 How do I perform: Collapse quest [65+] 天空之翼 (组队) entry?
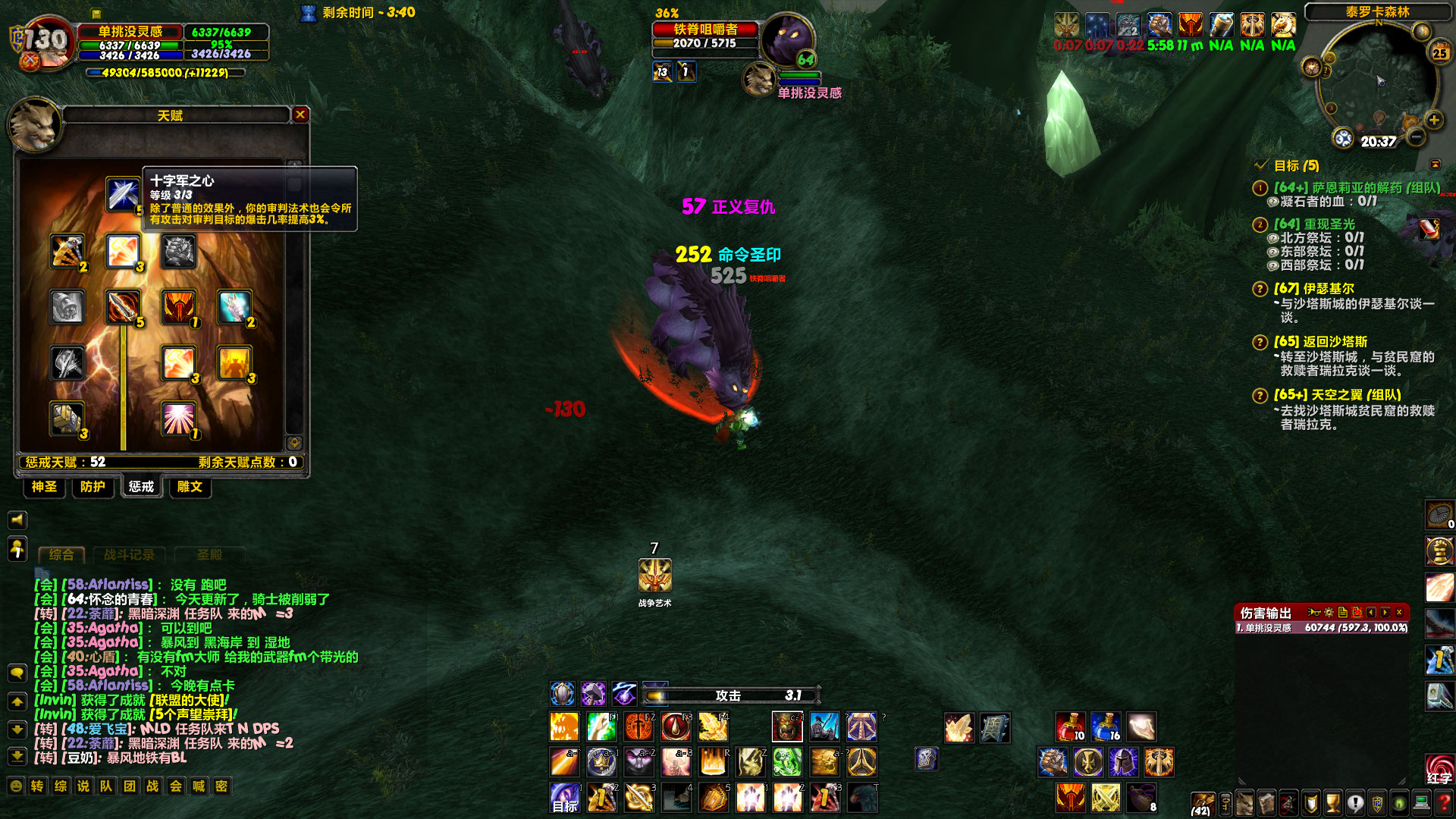tap(1260, 395)
